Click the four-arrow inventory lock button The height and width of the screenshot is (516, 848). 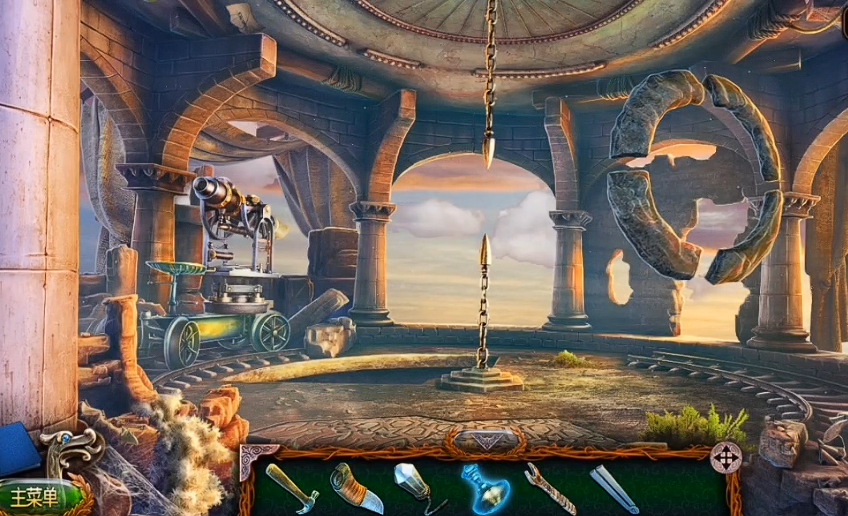coord(725,457)
